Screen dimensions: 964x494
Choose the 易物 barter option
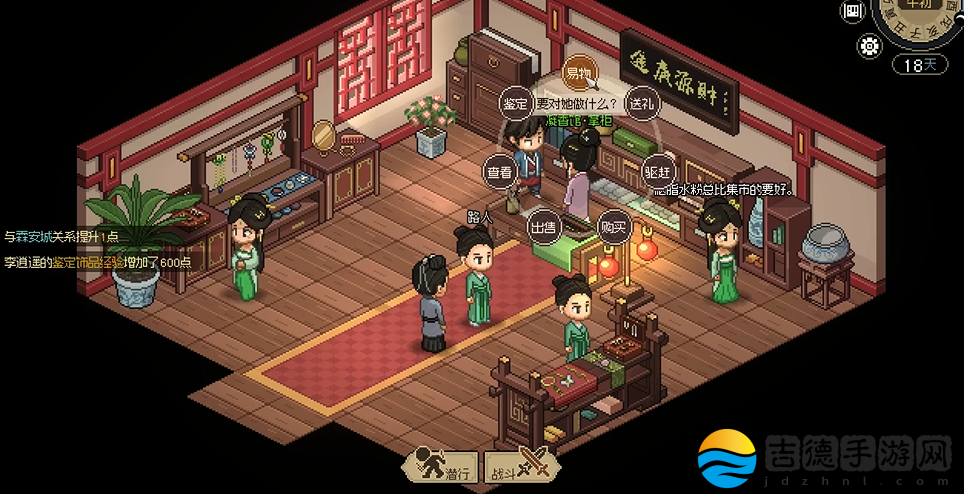point(579,72)
